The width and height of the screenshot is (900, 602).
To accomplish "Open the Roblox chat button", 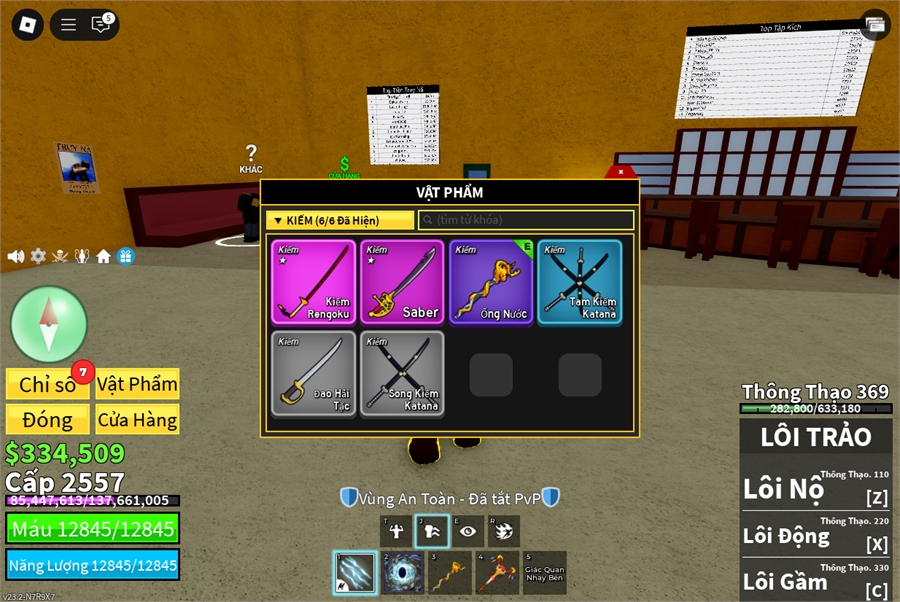I will 101,25.
